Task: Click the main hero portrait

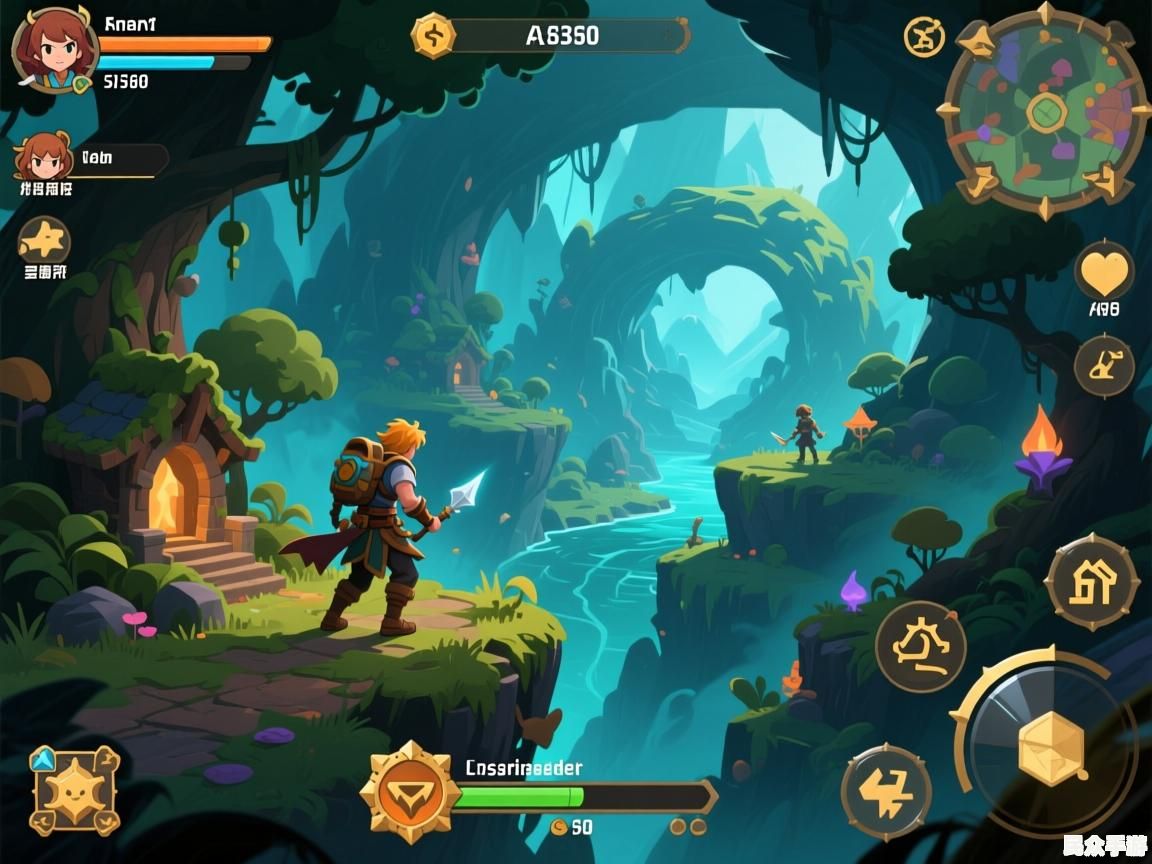Action: coord(54,48)
